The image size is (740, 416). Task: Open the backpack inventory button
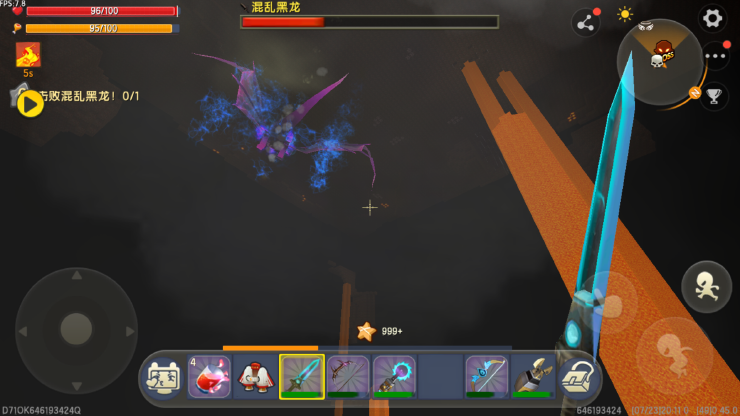(577, 377)
